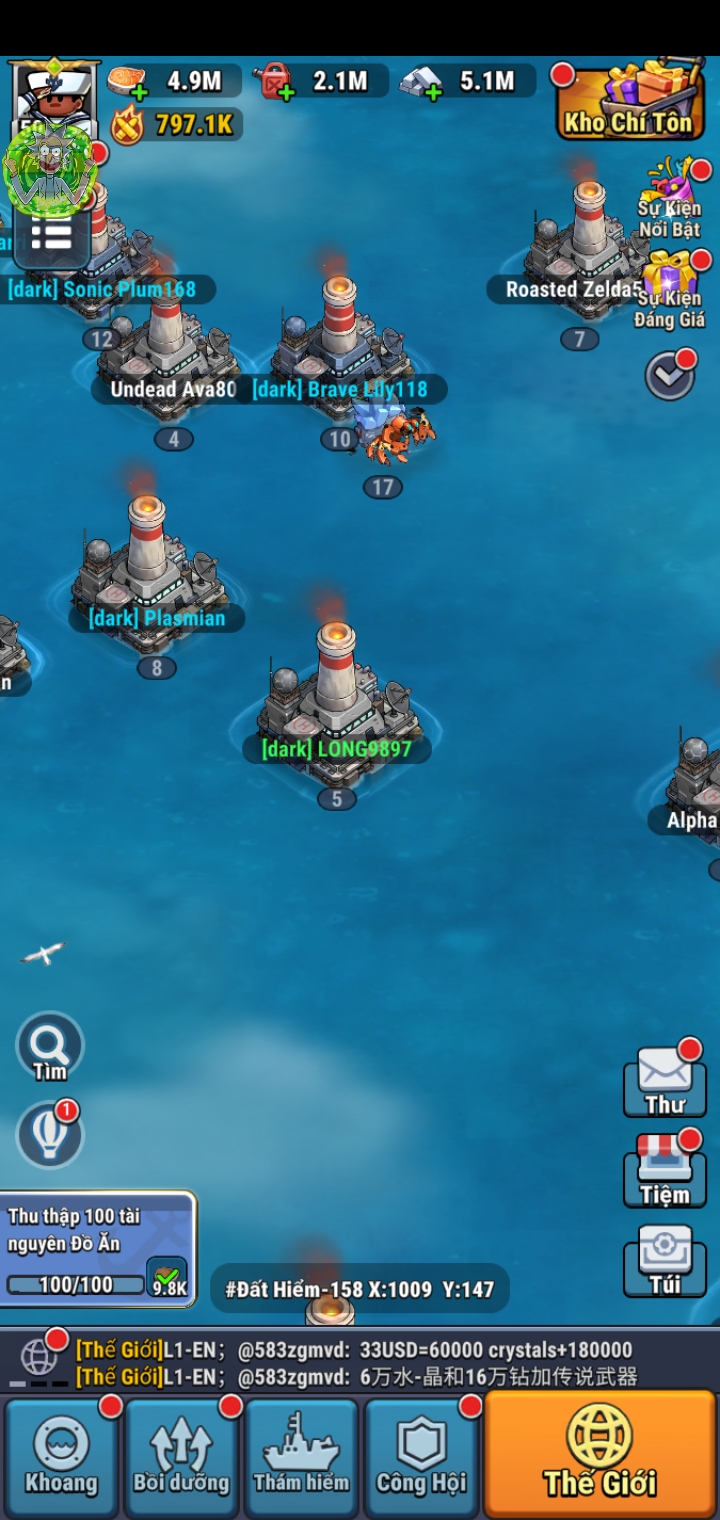Open Sự Kiện Nổi Bật events
The image size is (720, 1520).
point(670,198)
